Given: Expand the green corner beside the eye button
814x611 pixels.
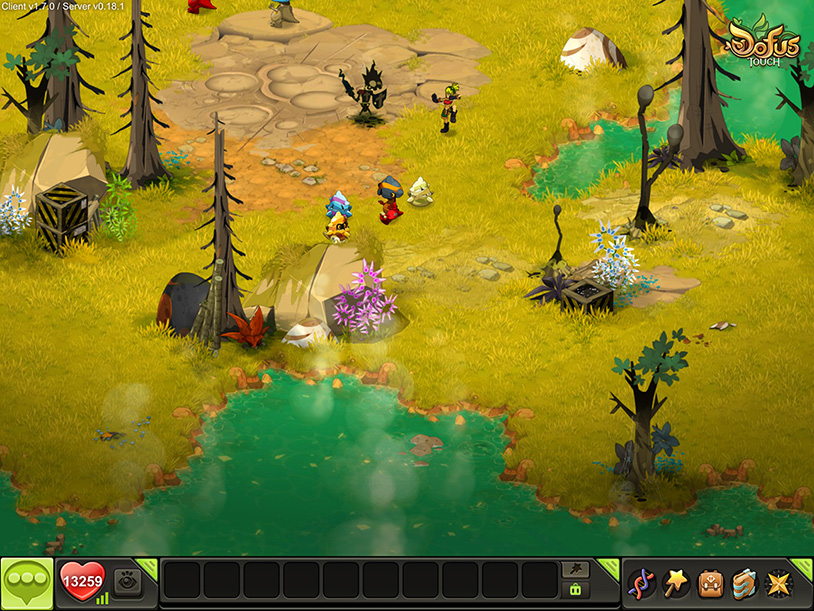Looking at the screenshot, I should [147, 567].
